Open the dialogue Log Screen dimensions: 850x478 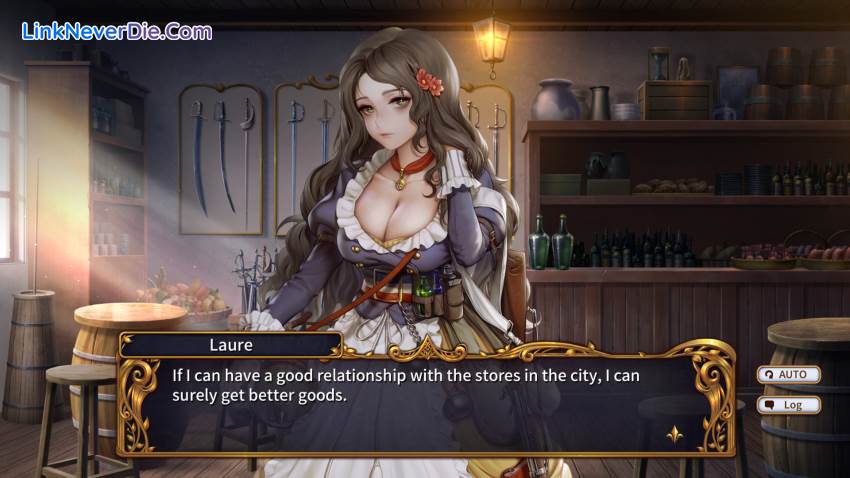pos(789,405)
